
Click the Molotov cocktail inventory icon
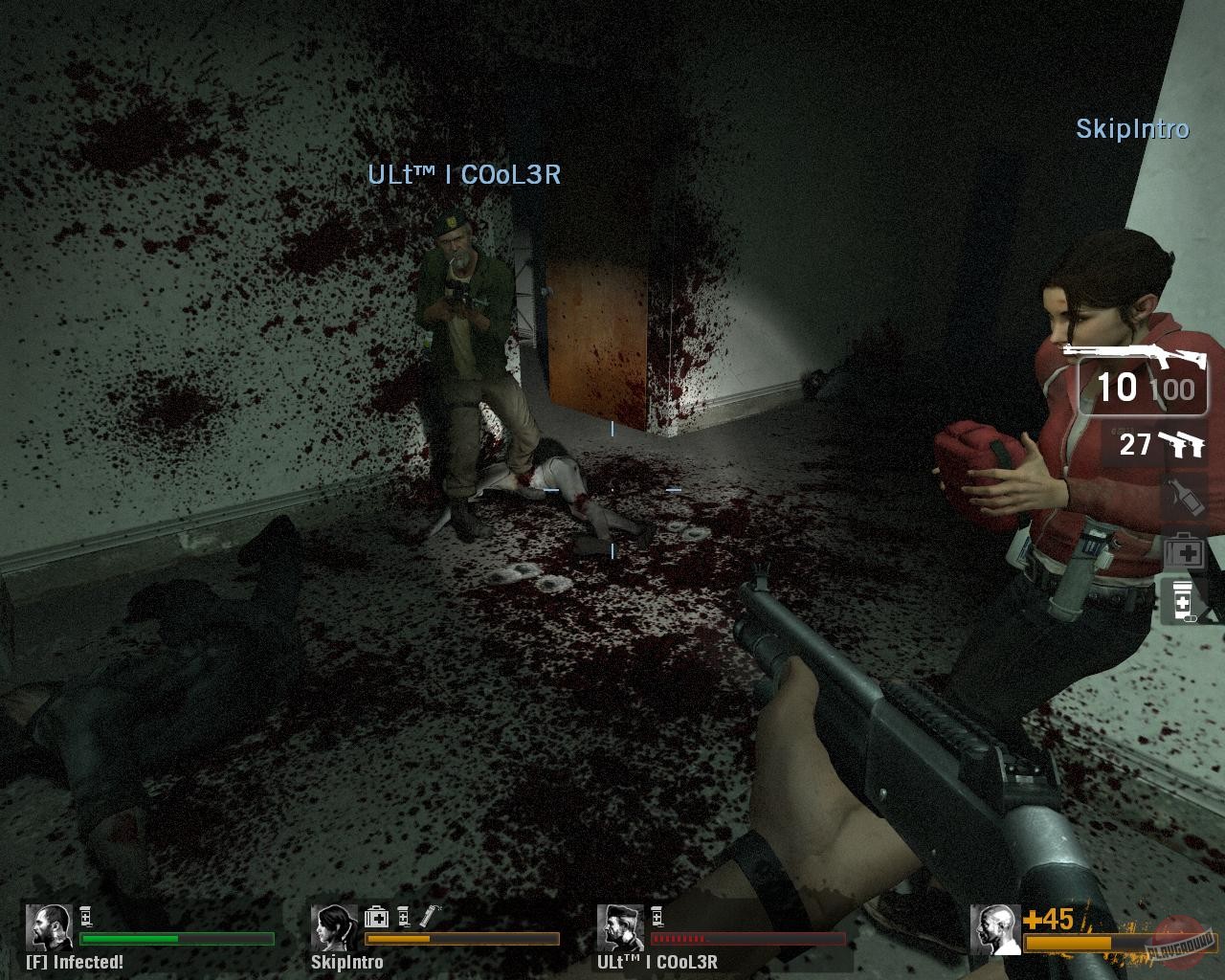[x=1186, y=497]
